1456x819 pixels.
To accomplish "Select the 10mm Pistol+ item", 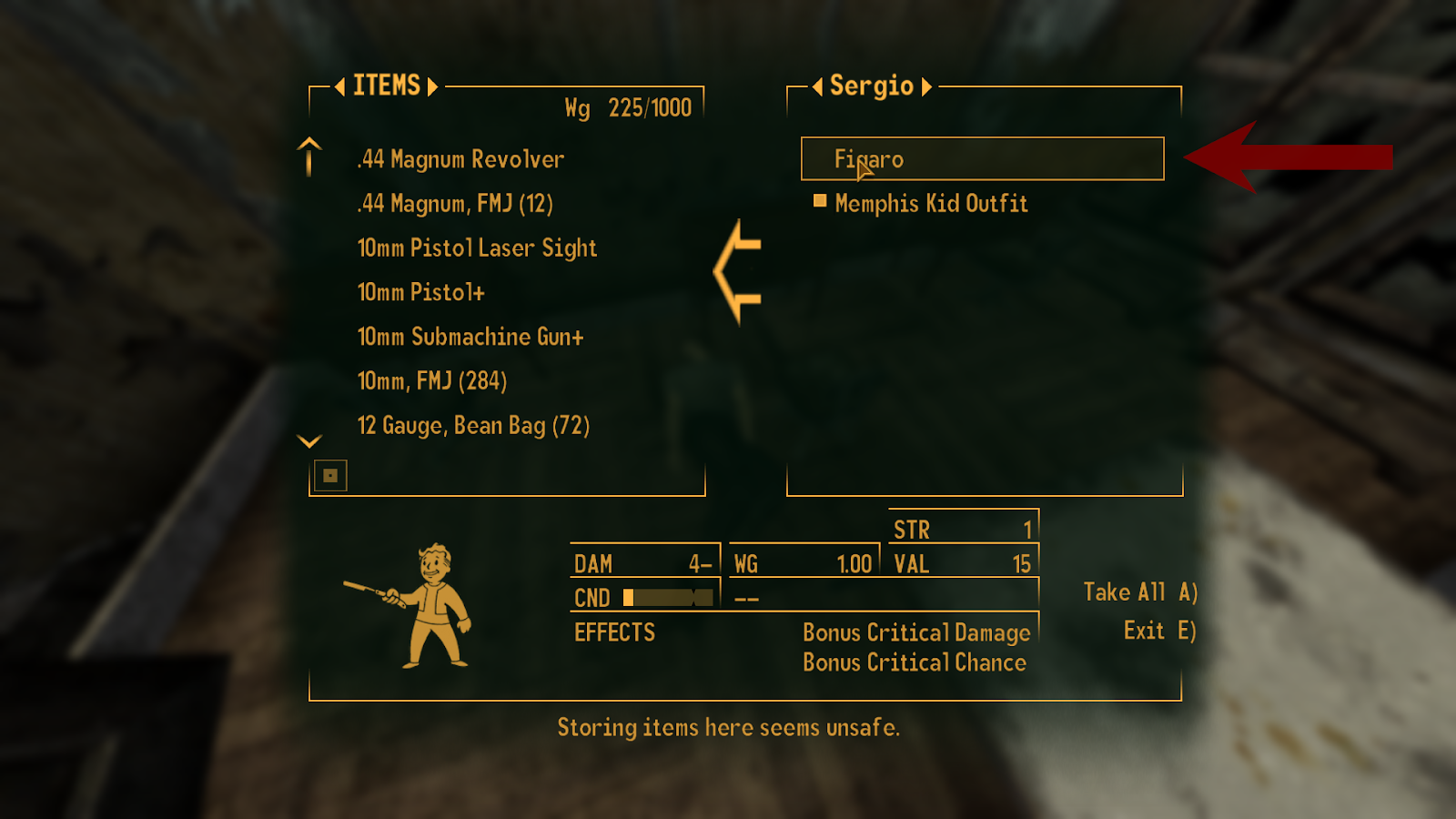I will click(x=421, y=292).
